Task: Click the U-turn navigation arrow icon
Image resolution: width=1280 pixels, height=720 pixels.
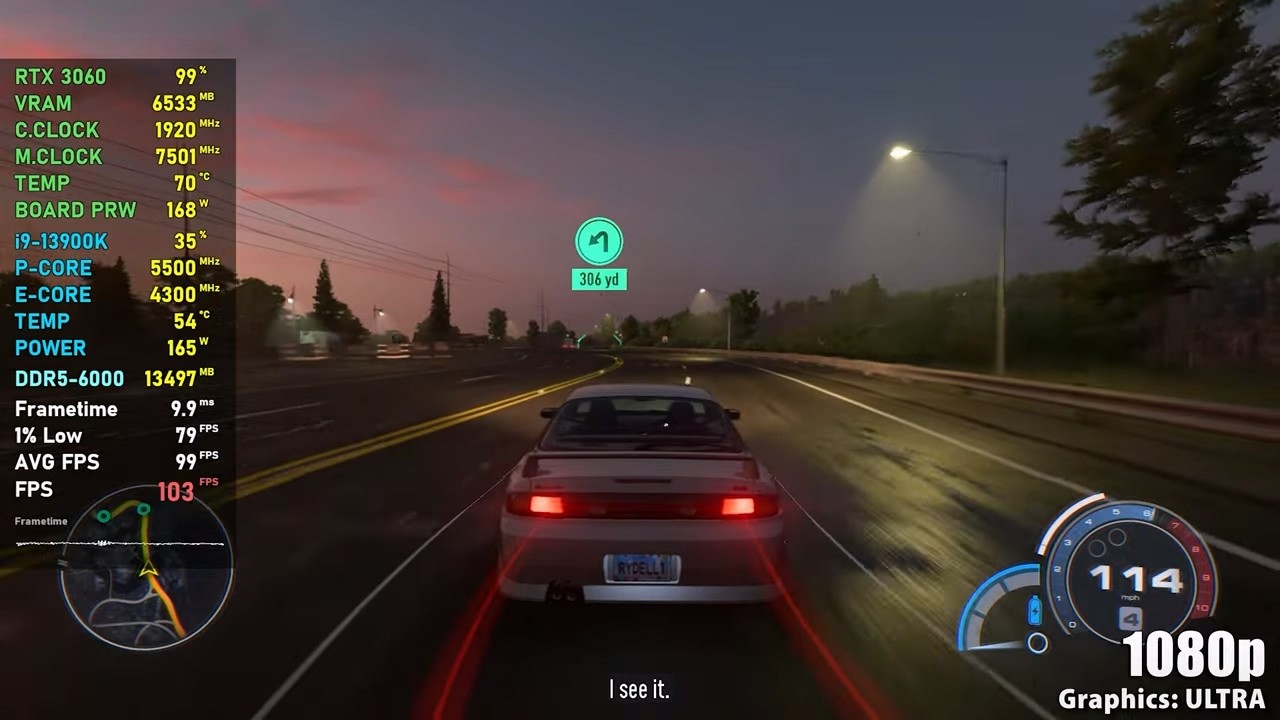Action: pos(598,242)
